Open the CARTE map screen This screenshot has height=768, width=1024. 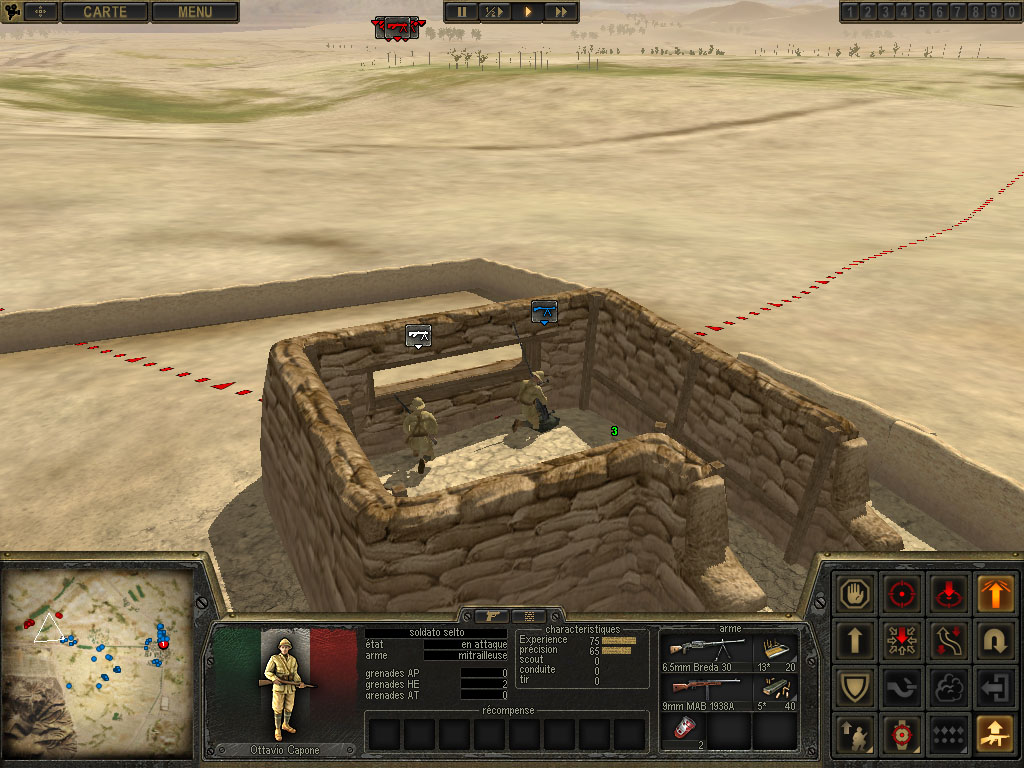(x=104, y=12)
